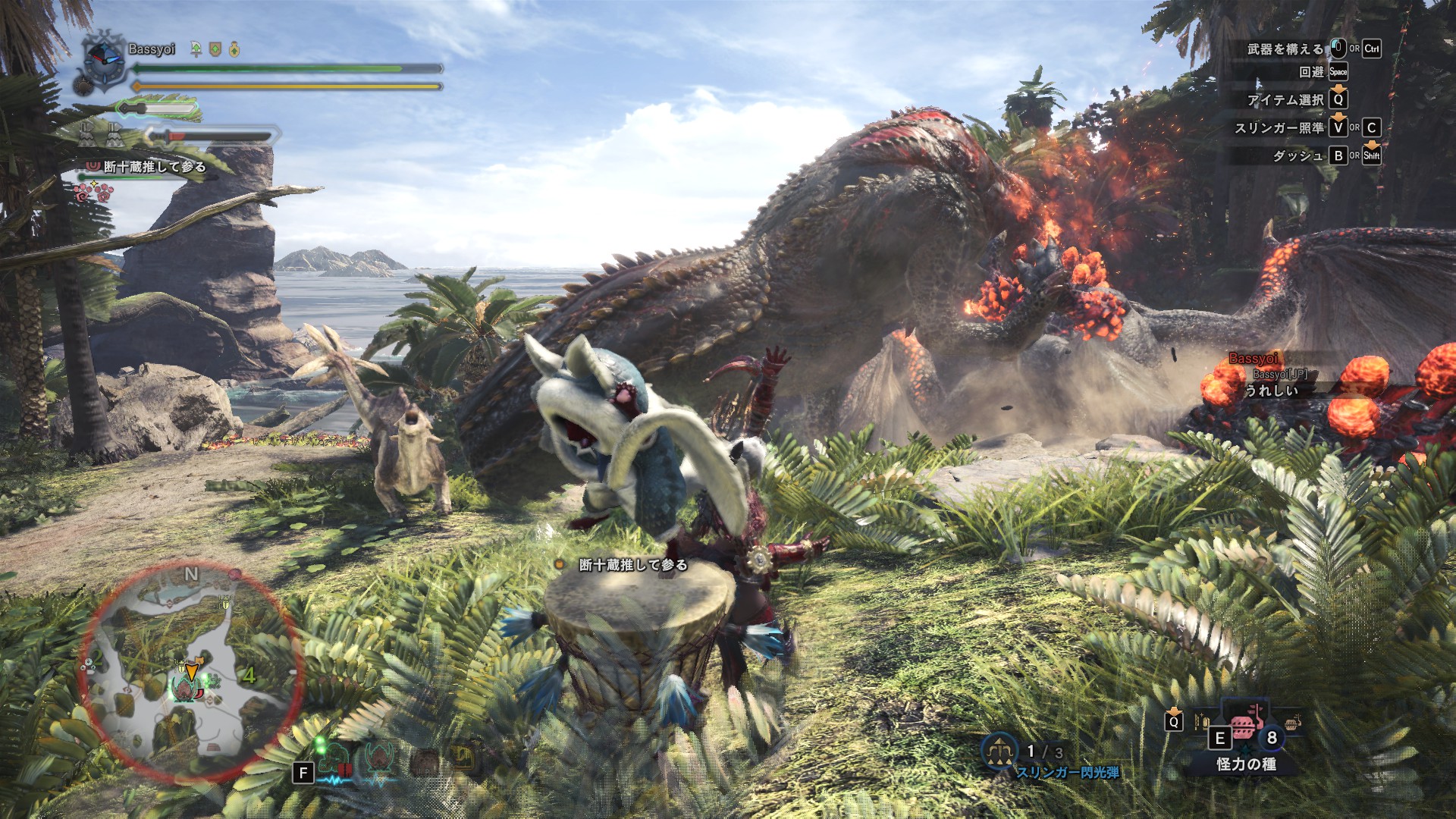Viewport: 1456px width, 819px height.
Task: Click the circular minimap
Action: (191, 673)
